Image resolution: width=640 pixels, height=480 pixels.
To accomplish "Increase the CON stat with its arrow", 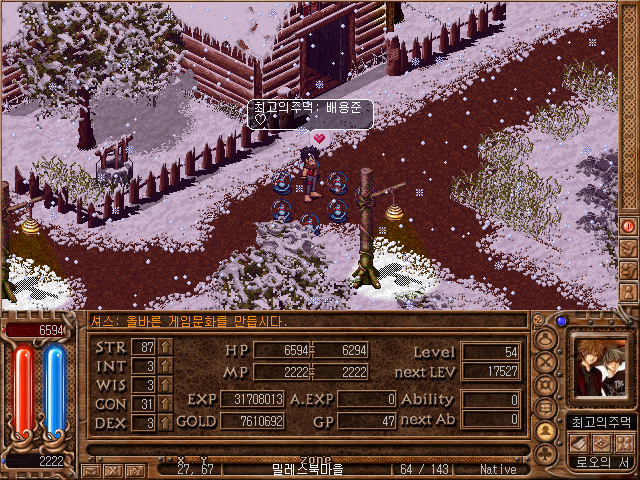I will click(165, 404).
